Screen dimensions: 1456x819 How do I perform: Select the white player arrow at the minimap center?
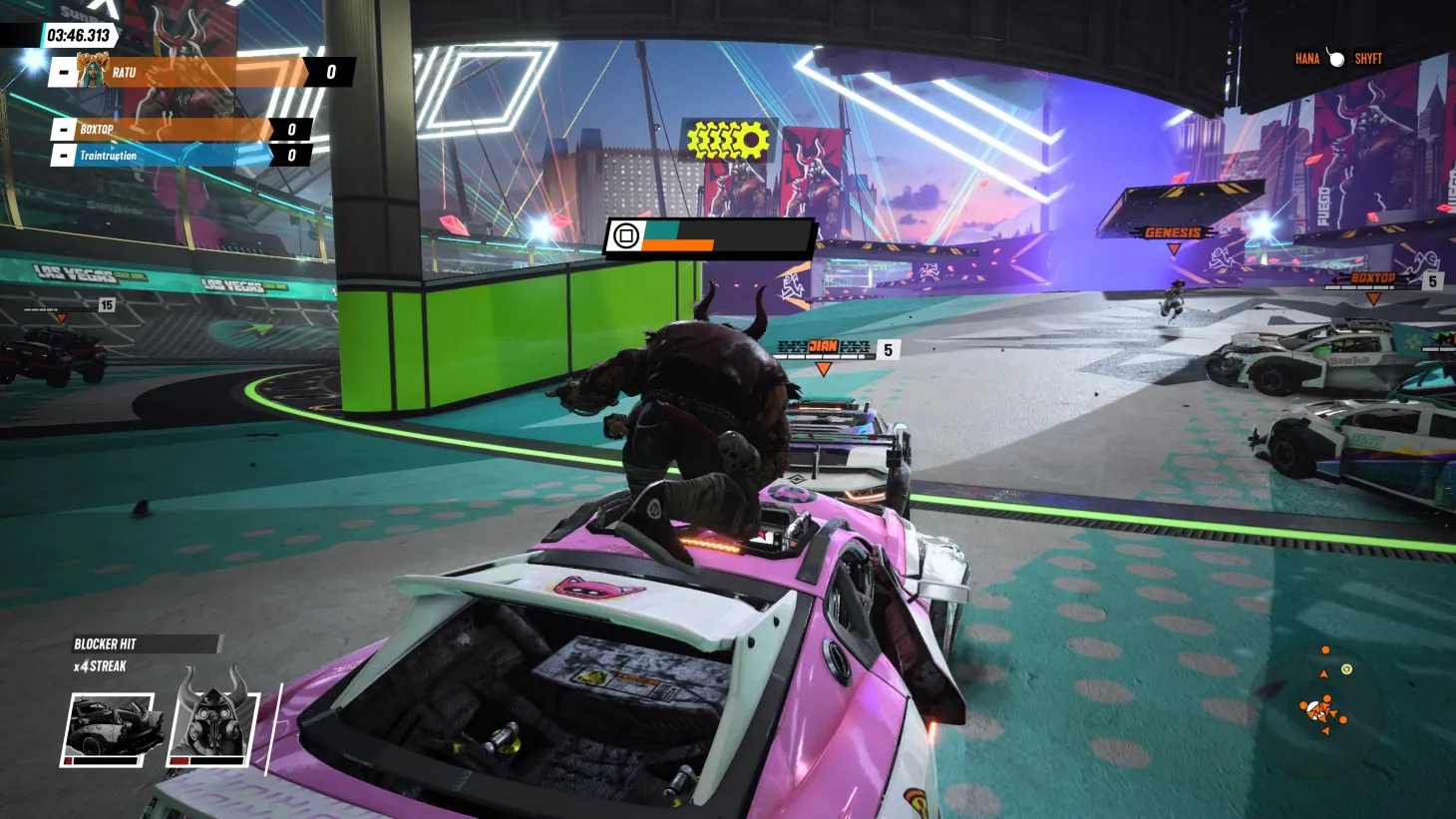click(1320, 712)
